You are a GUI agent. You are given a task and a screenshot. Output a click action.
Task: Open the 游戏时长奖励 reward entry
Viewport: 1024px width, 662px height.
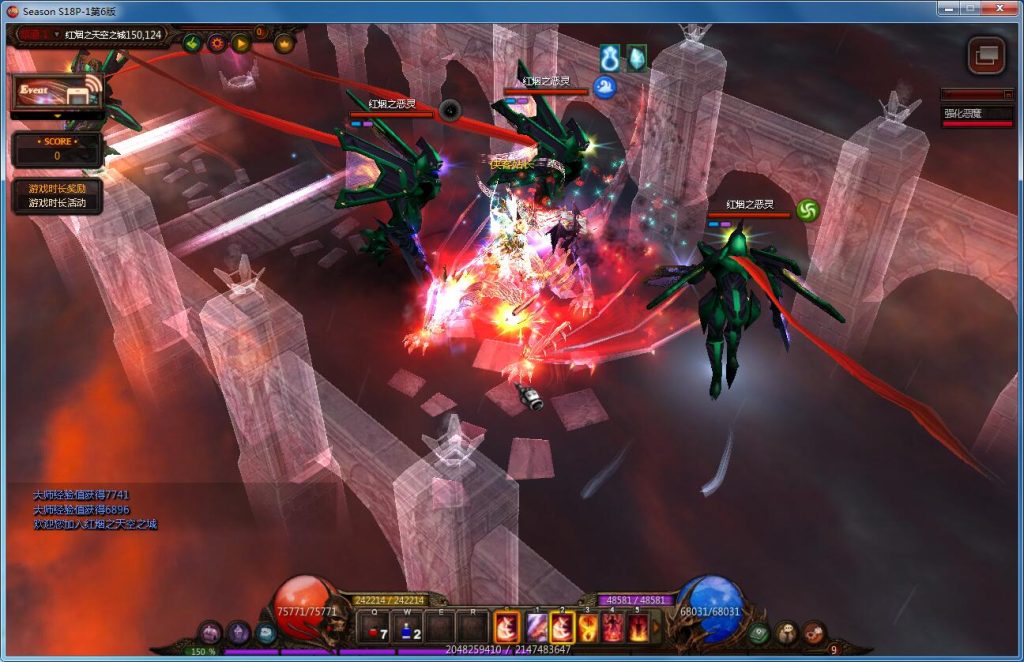[57, 188]
